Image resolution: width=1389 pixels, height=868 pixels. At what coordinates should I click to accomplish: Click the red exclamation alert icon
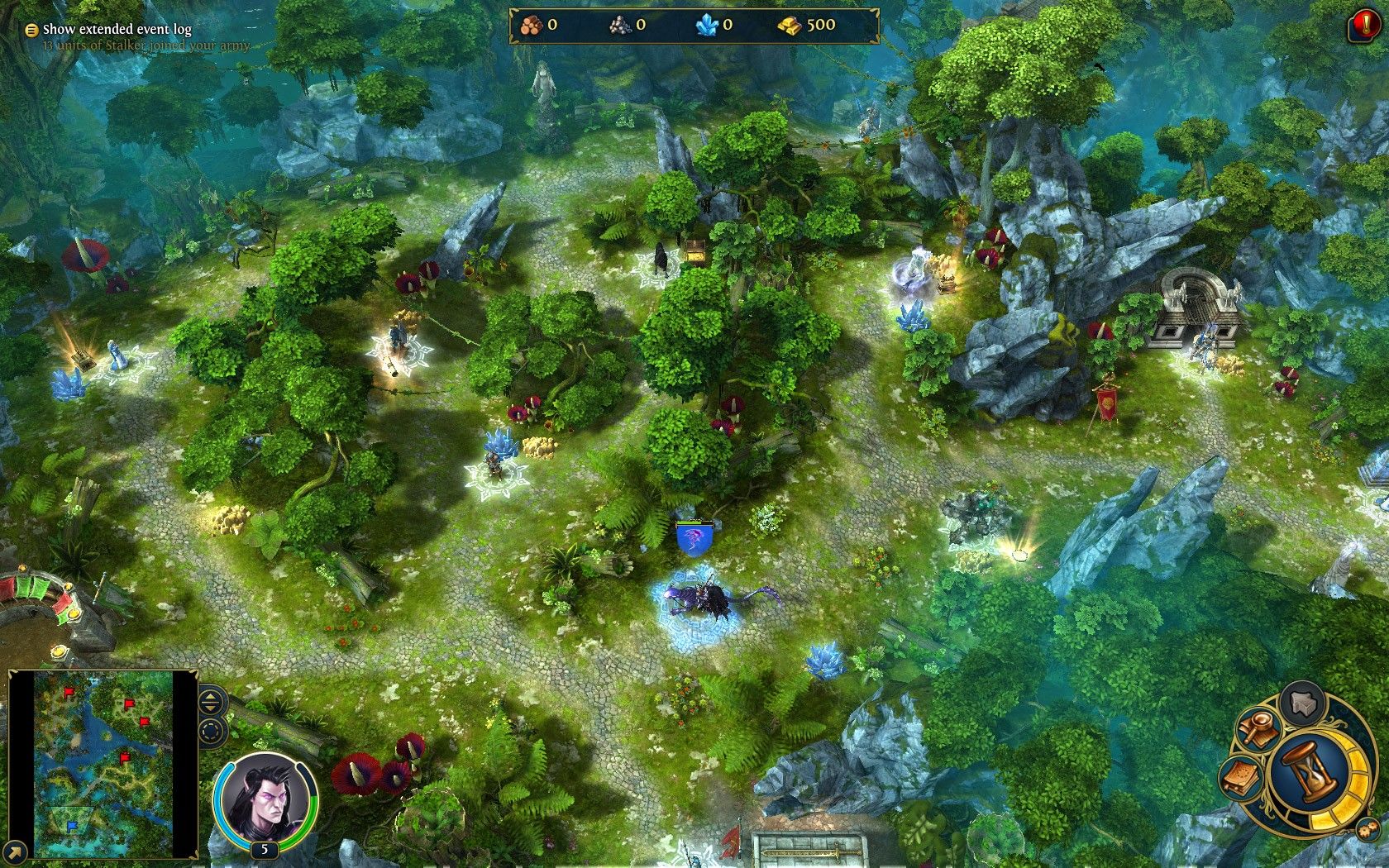[x=1363, y=26]
